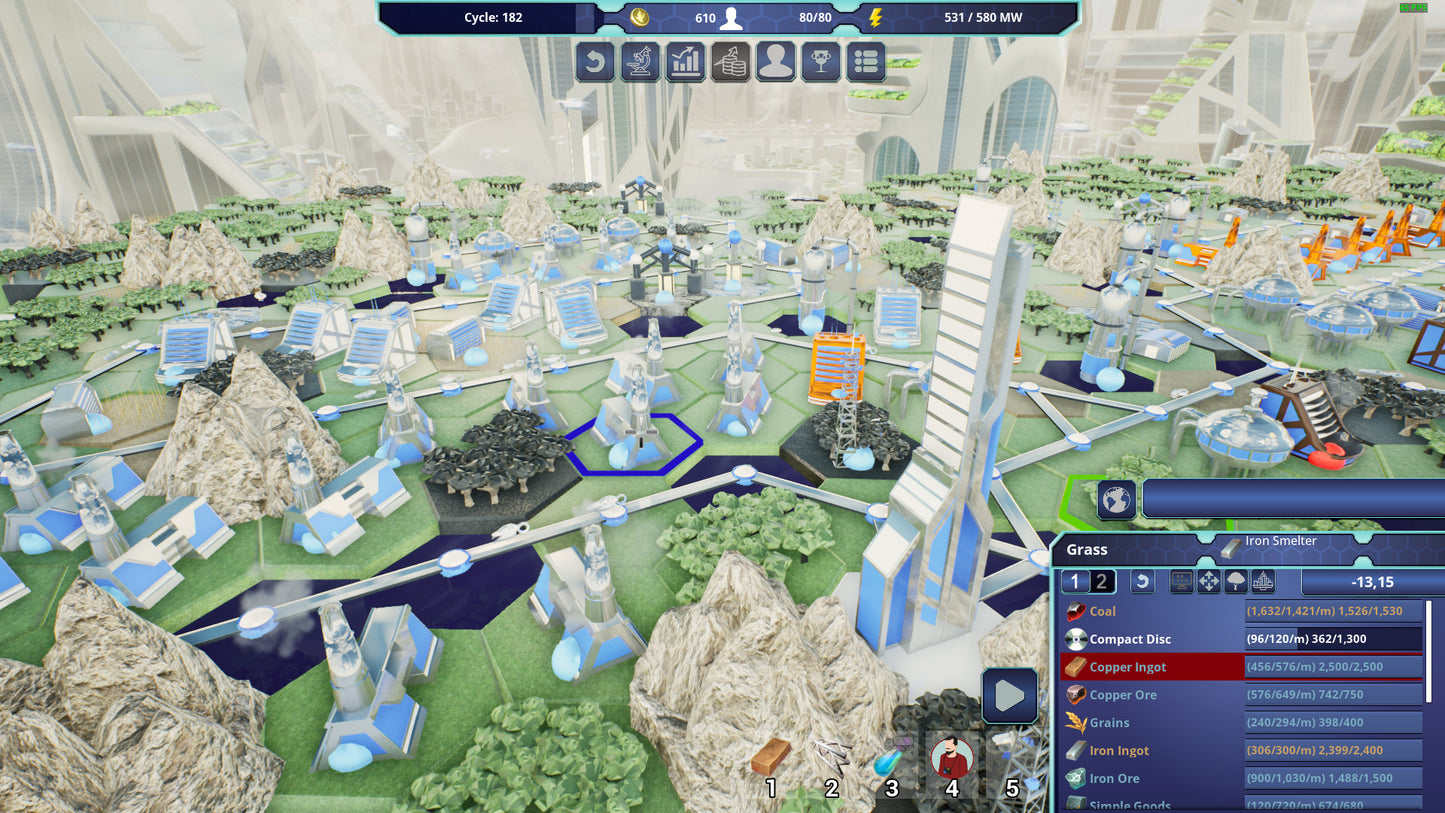This screenshot has width=1445, height=813.
Task: Show the trophy achievements screen
Action: 821,62
